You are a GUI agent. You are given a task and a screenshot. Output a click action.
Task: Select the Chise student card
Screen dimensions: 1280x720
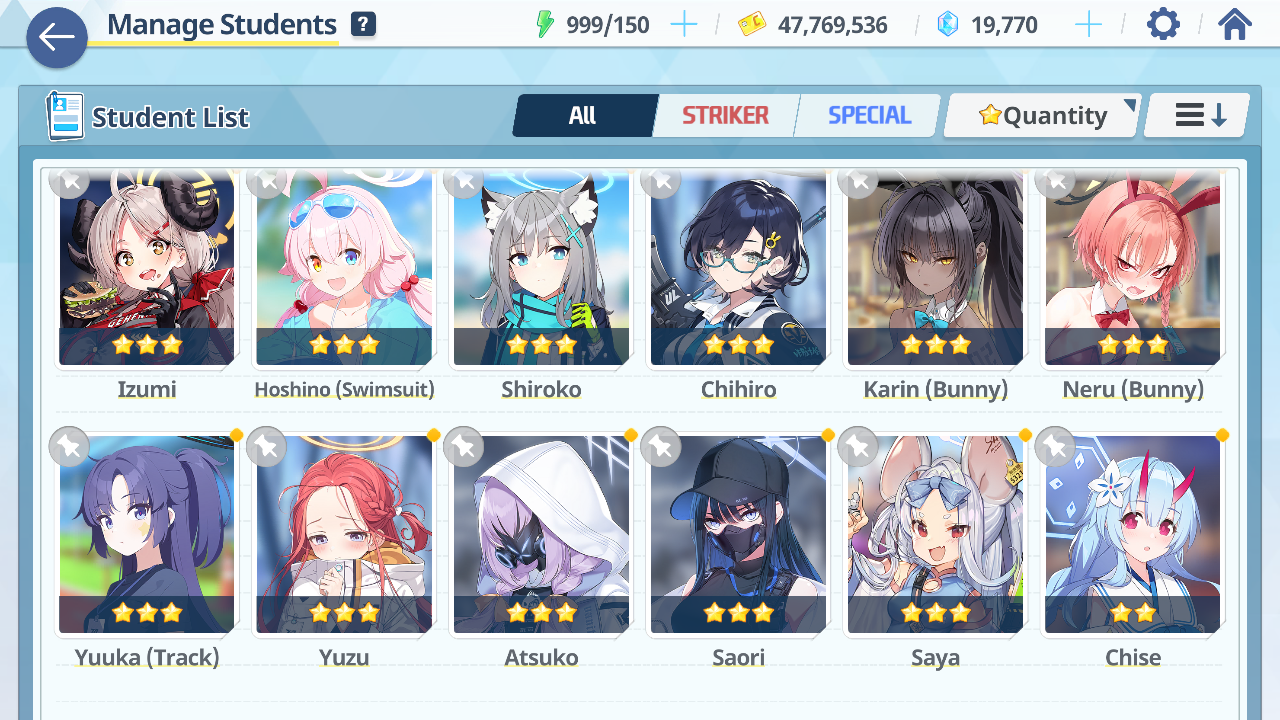click(x=1132, y=535)
